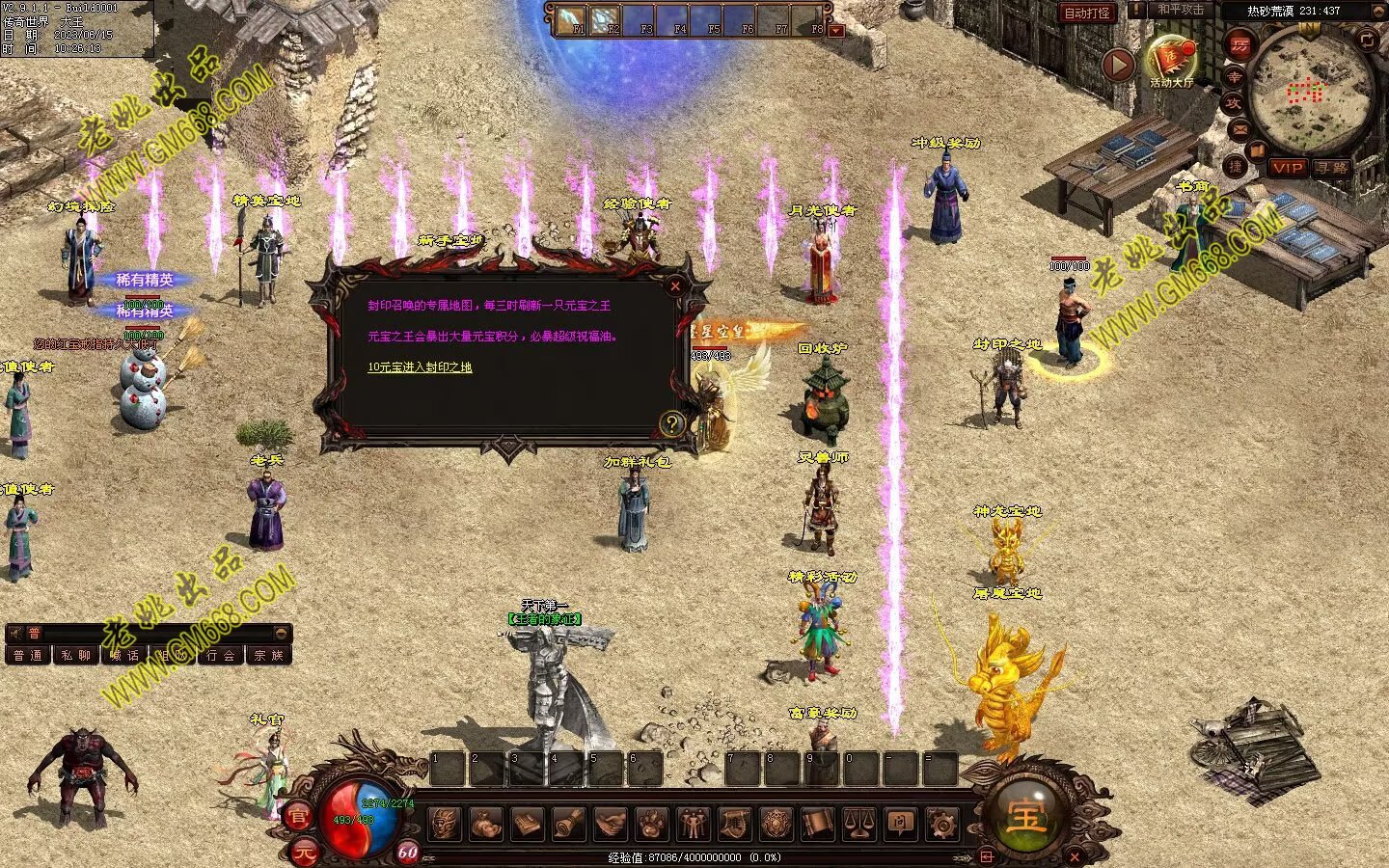Switch to the 宗族 clan chat tab

(x=269, y=656)
